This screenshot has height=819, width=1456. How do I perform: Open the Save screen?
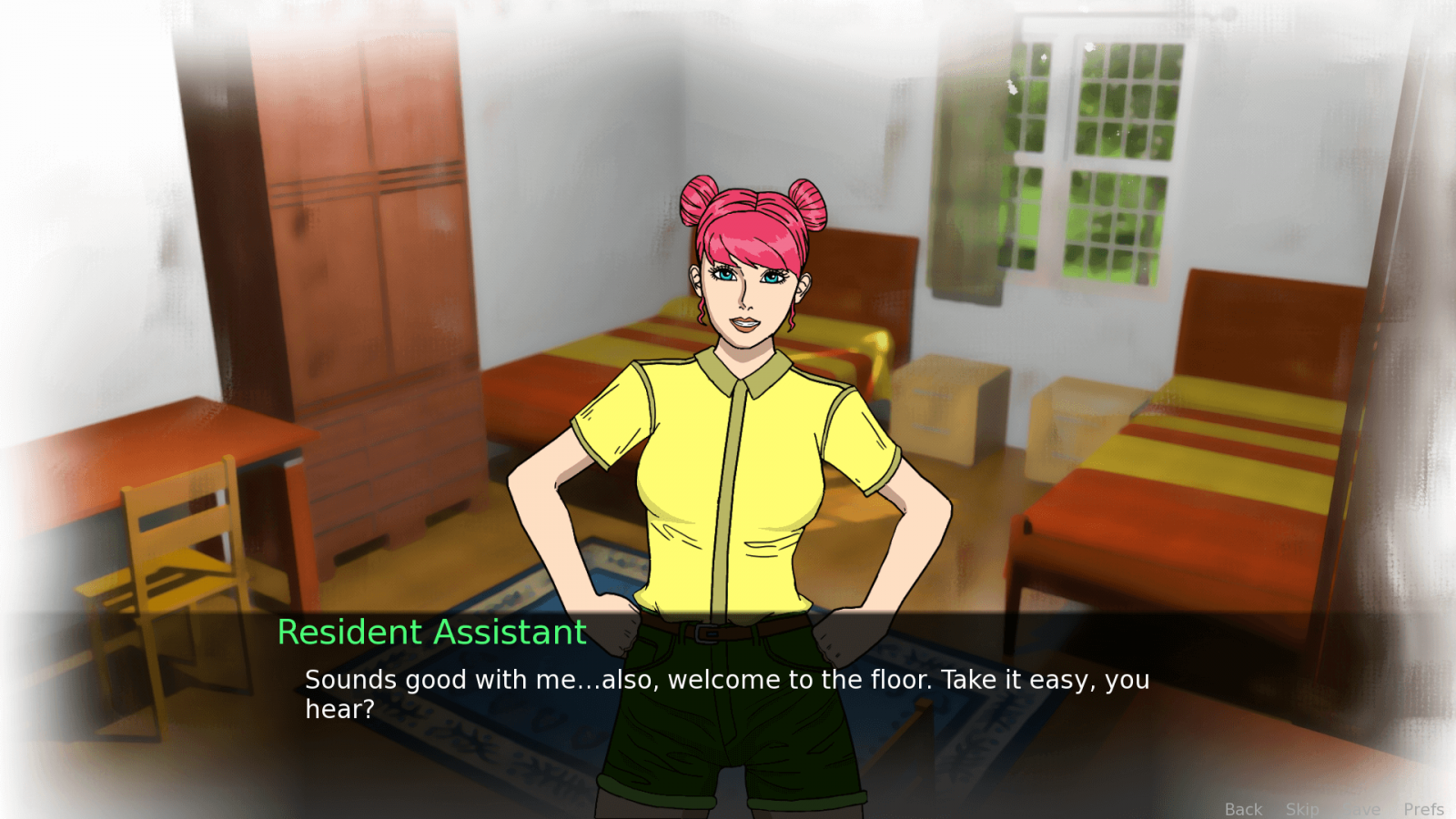(x=1363, y=809)
